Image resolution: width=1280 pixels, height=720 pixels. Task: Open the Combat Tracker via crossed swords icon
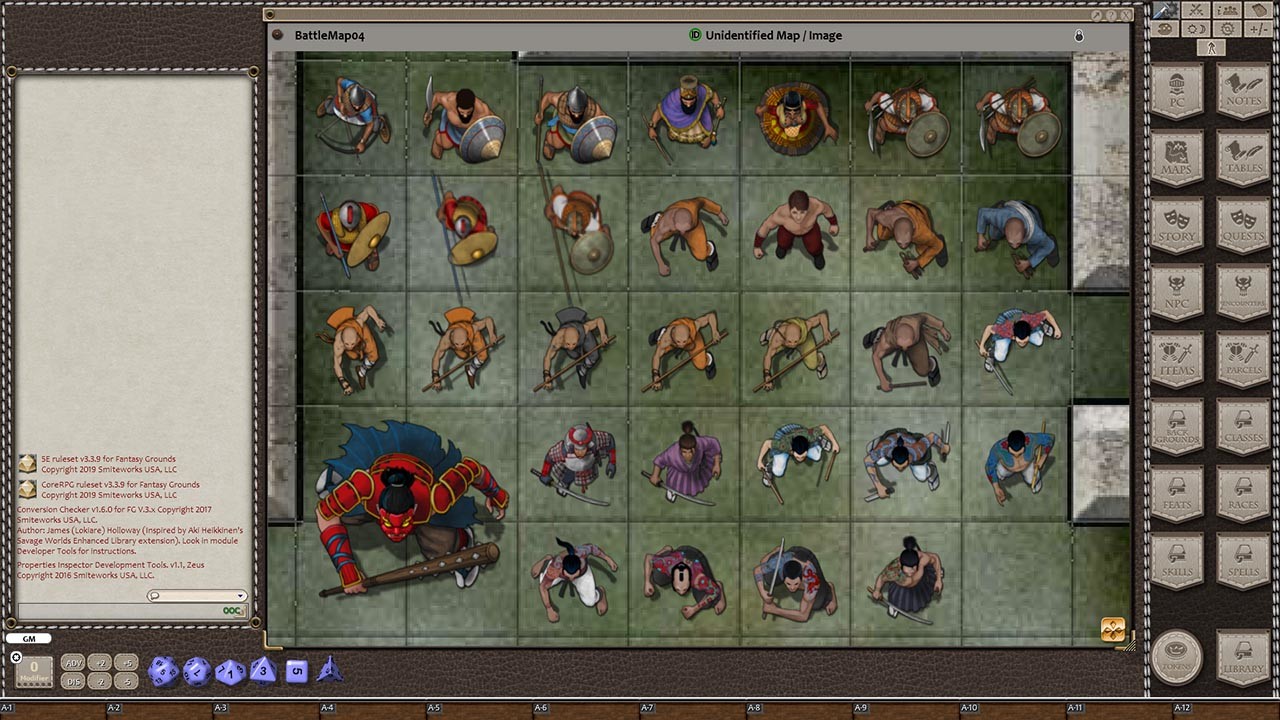(x=1195, y=11)
